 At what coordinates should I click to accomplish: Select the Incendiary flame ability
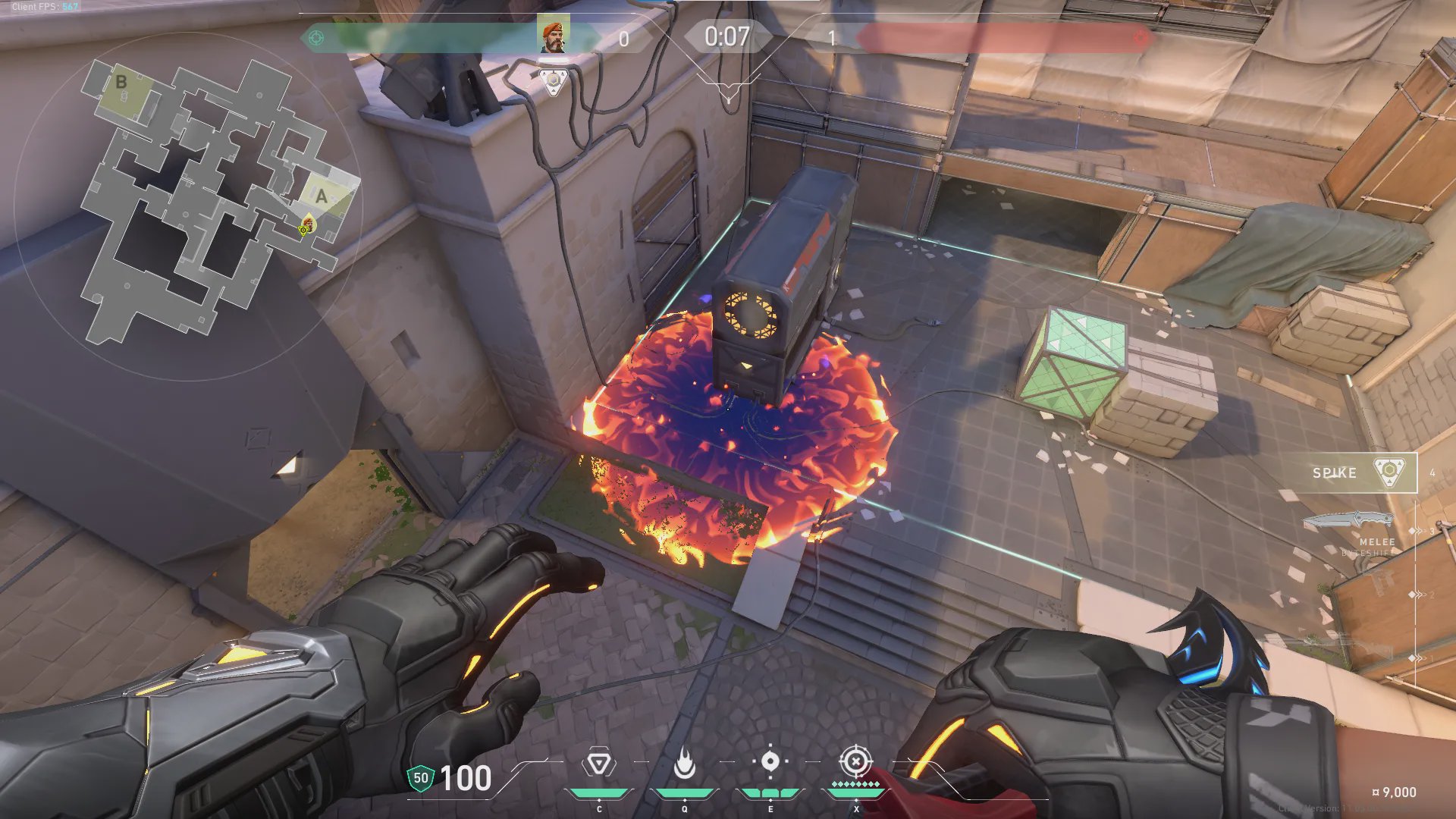[684, 763]
